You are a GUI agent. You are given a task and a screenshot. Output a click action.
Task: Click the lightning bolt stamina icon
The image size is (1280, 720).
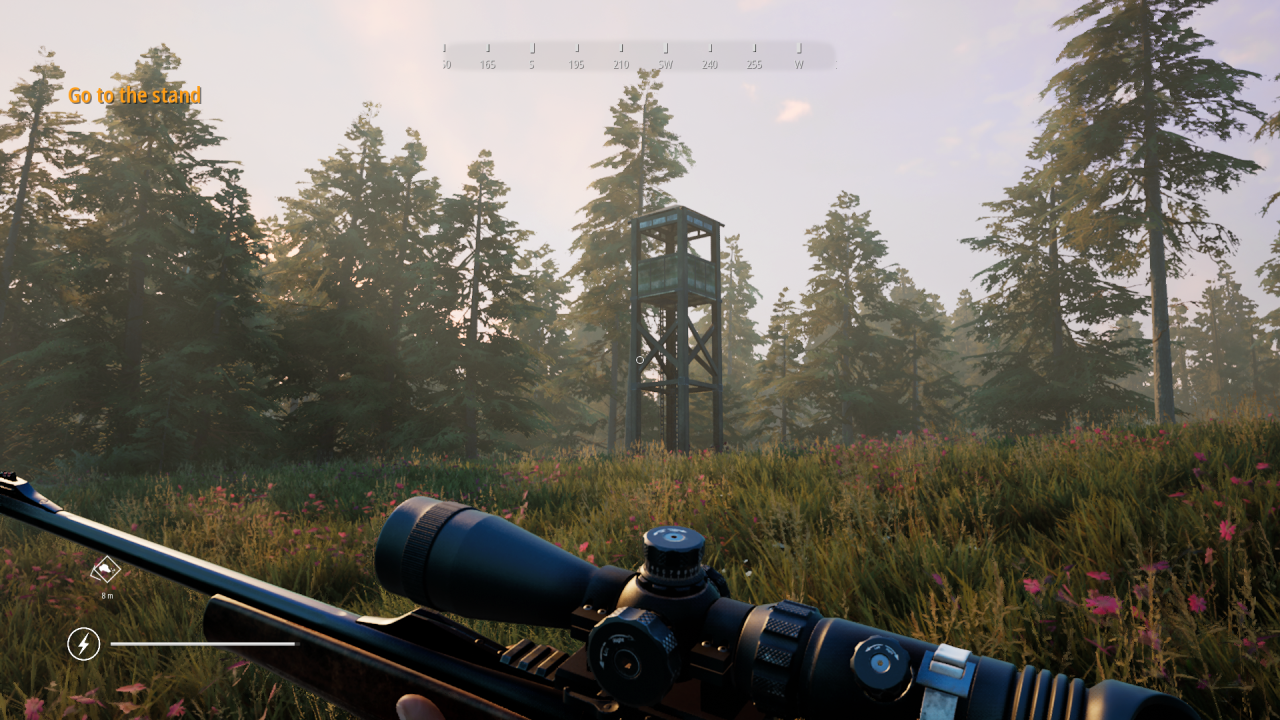(x=84, y=644)
